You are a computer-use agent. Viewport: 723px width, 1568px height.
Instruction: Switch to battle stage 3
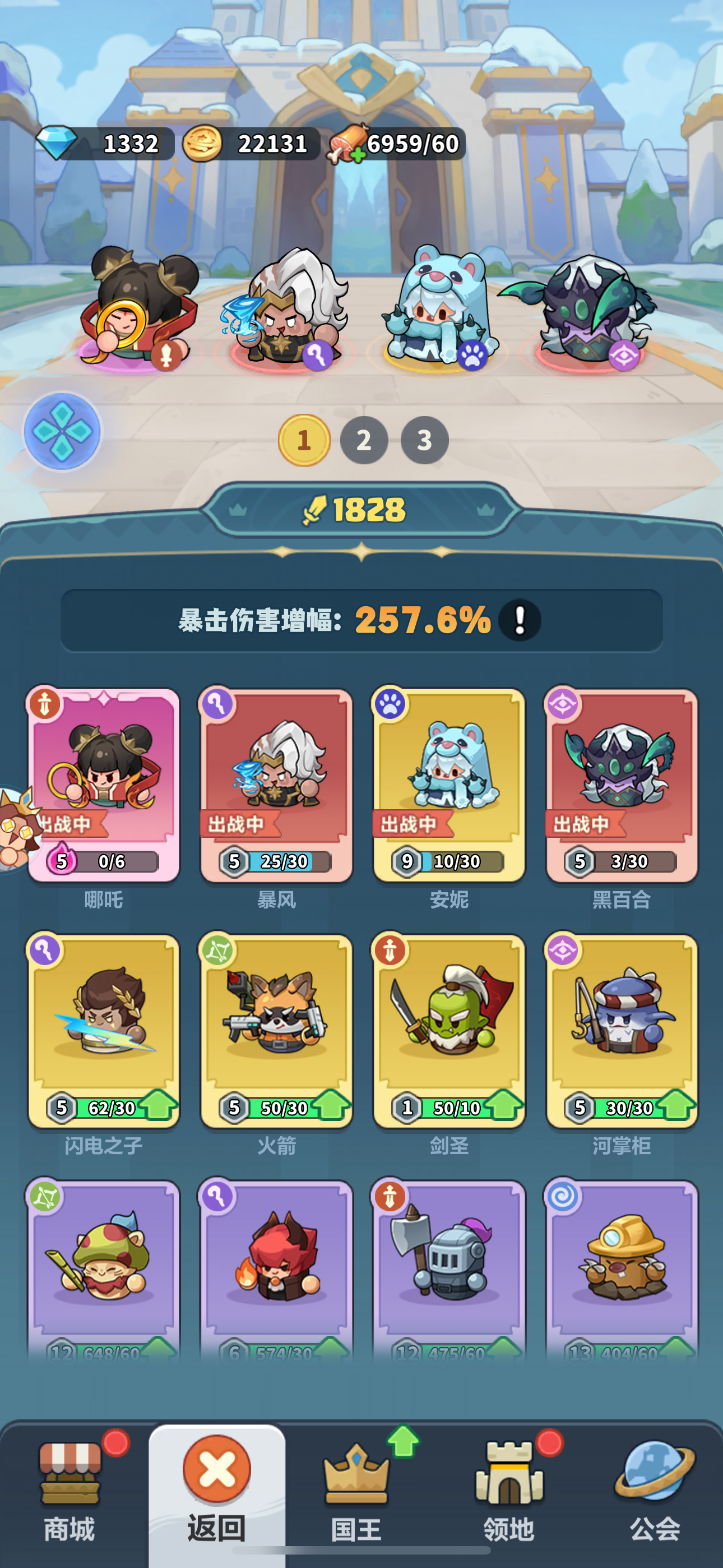(x=423, y=440)
